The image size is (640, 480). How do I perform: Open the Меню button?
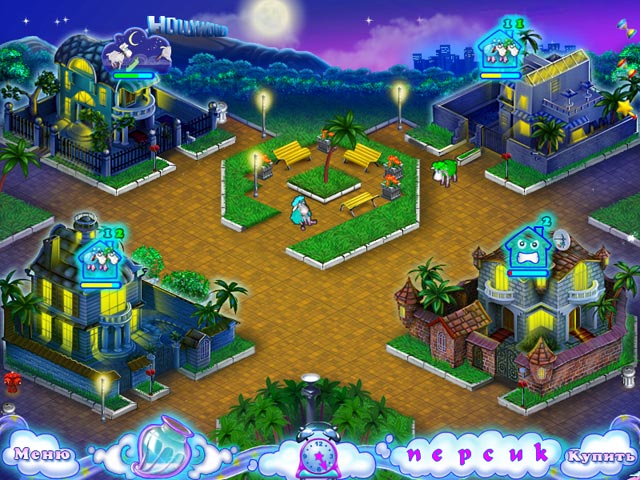(40, 454)
